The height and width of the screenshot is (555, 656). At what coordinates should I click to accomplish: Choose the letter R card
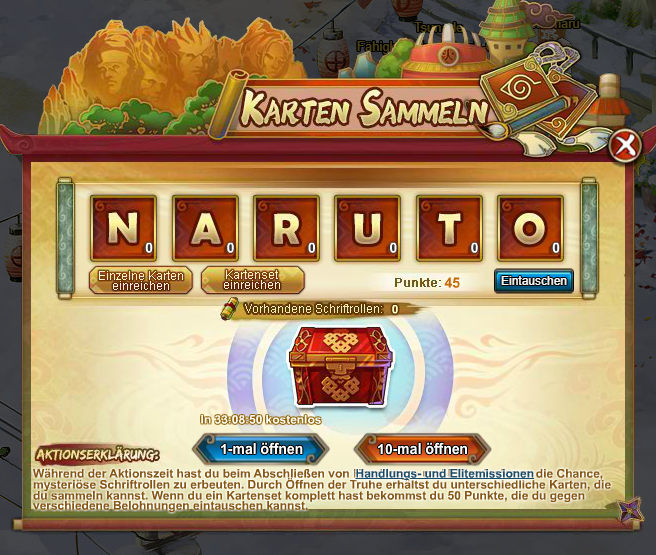tap(286, 227)
